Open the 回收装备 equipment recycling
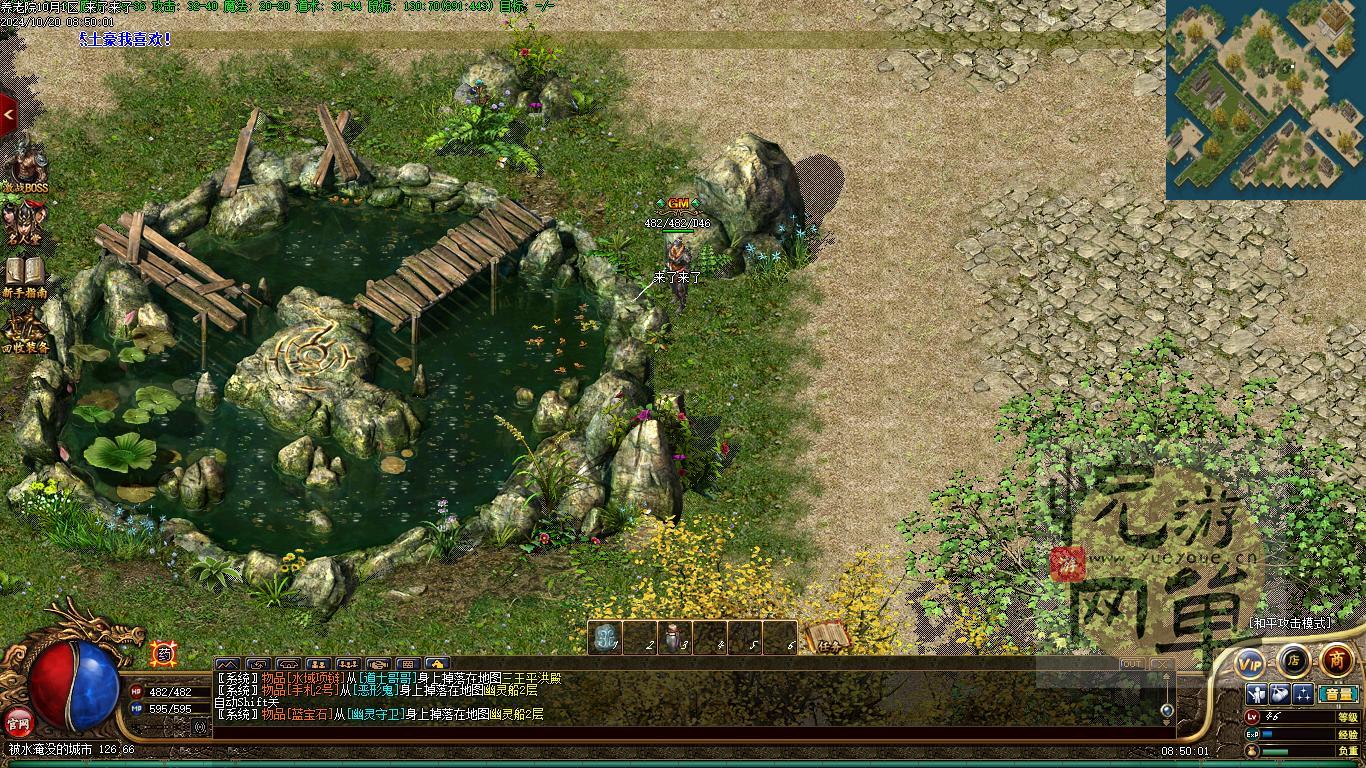This screenshot has height=768, width=1366. pos(26,330)
